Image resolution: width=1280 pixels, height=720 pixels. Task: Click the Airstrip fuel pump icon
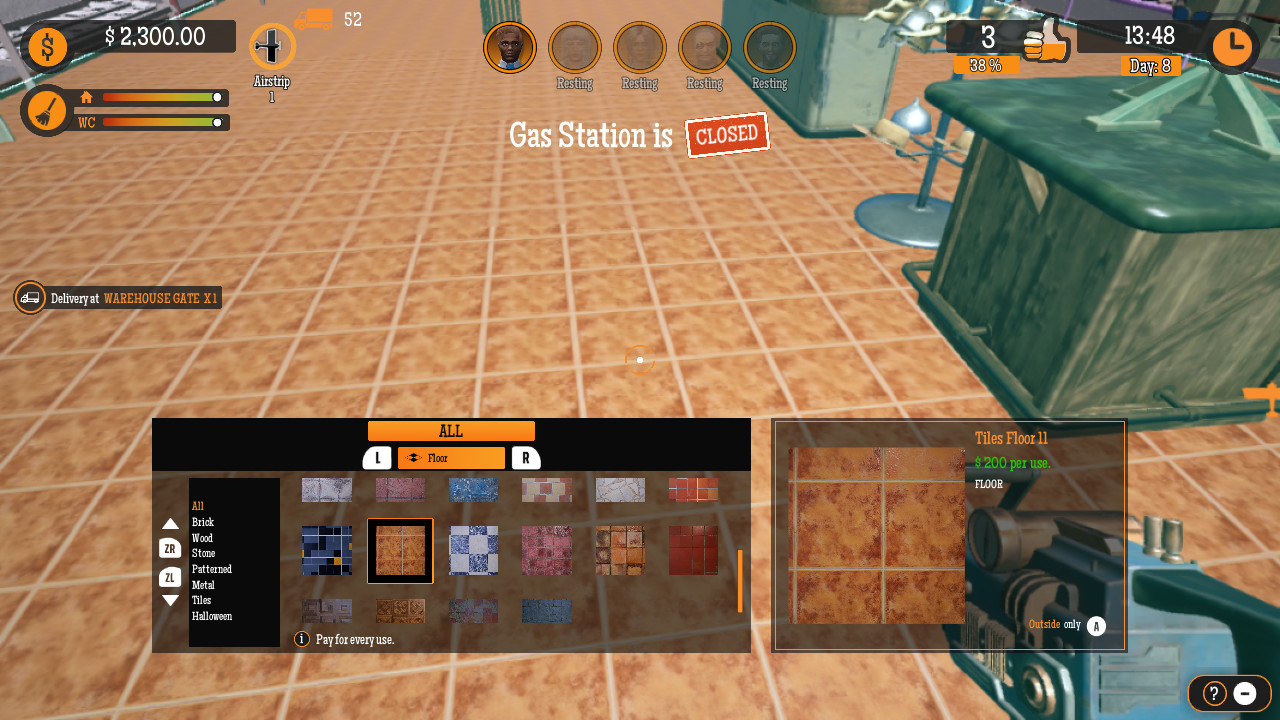click(271, 47)
